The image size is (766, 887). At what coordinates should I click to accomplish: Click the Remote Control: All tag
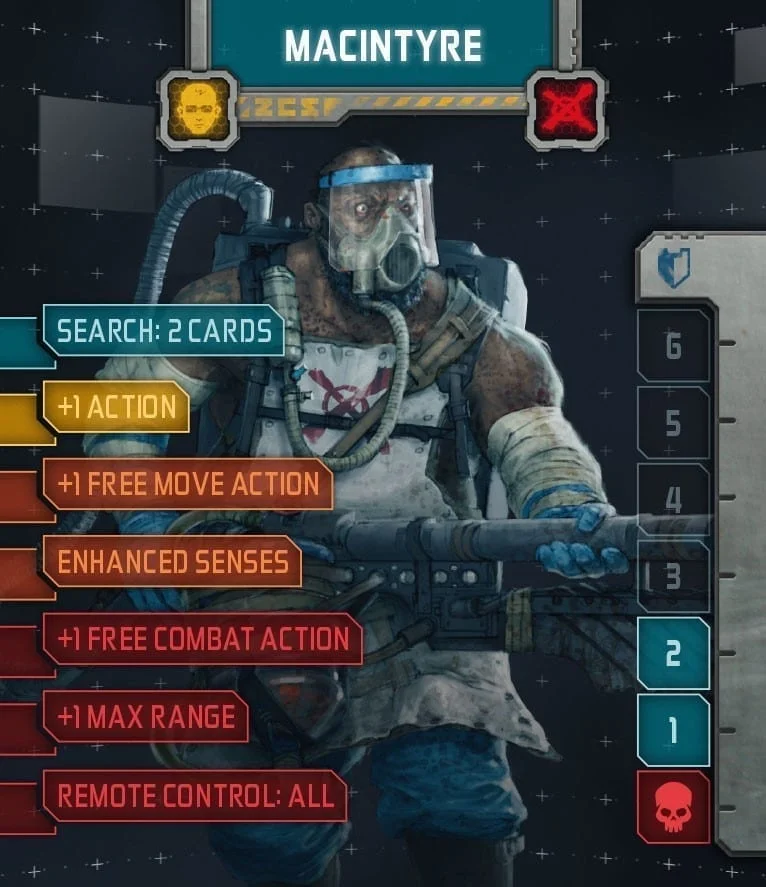pyautogui.click(x=194, y=795)
